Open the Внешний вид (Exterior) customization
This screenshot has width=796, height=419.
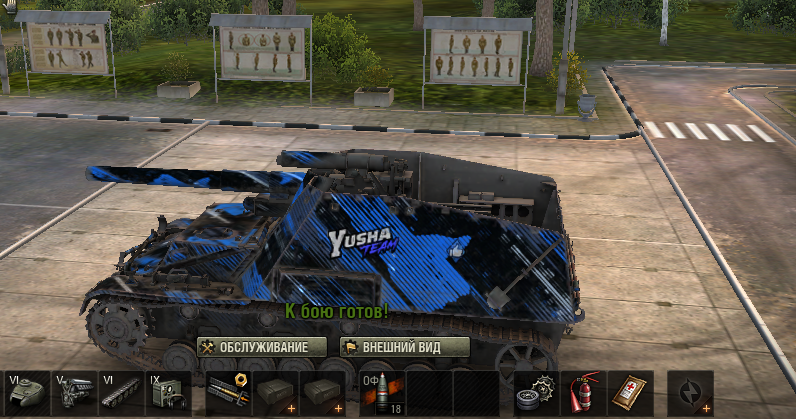pos(403,347)
